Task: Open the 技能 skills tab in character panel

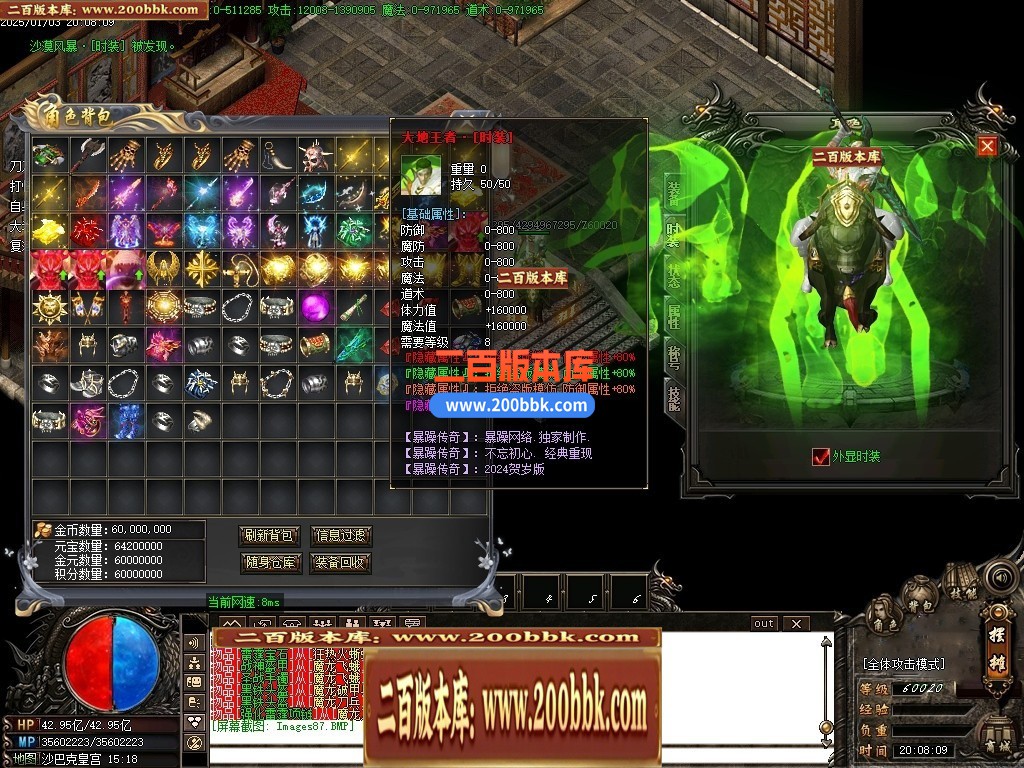Action: pos(674,397)
